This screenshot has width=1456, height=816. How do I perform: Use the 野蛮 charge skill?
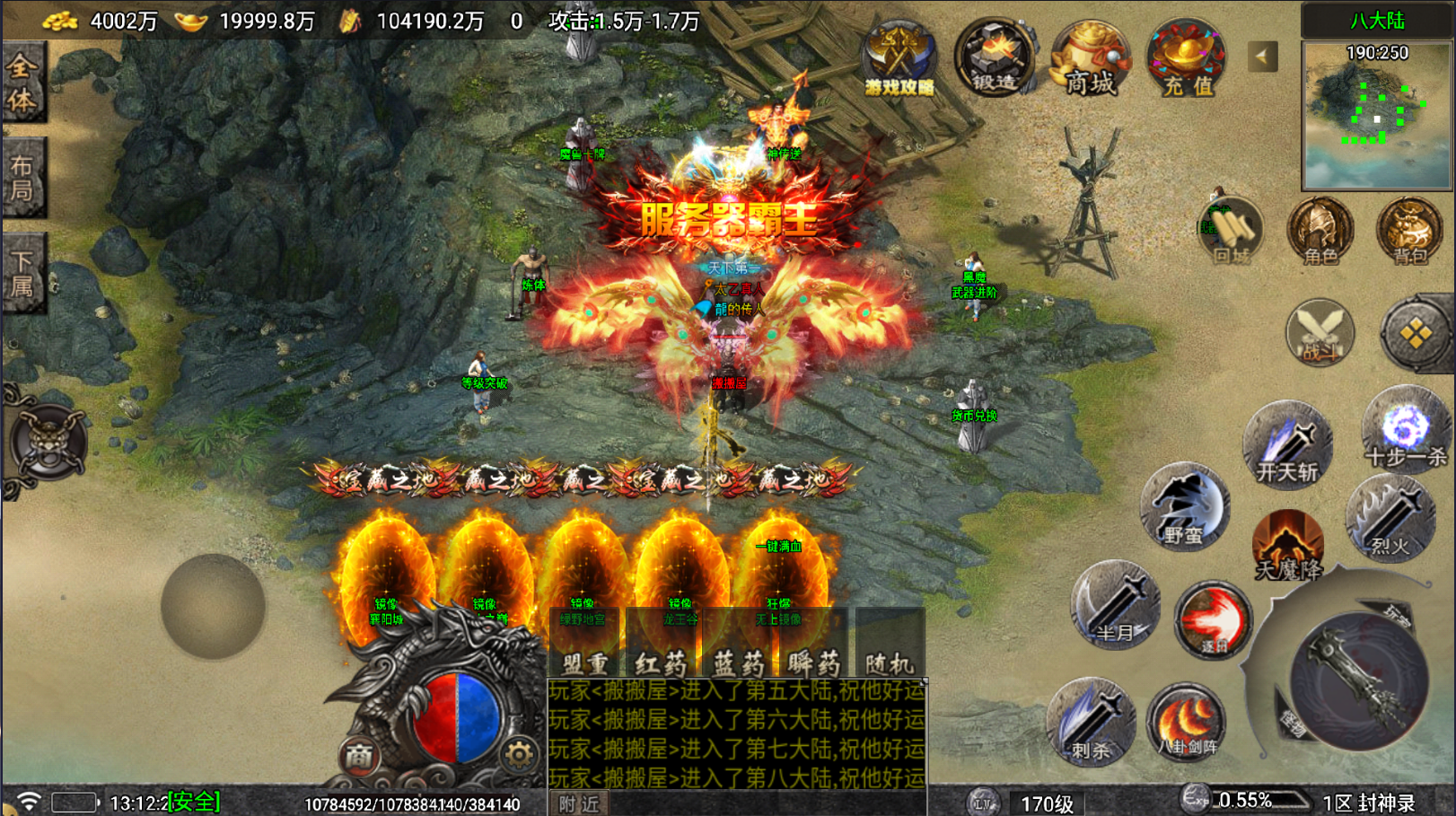pos(1184,507)
